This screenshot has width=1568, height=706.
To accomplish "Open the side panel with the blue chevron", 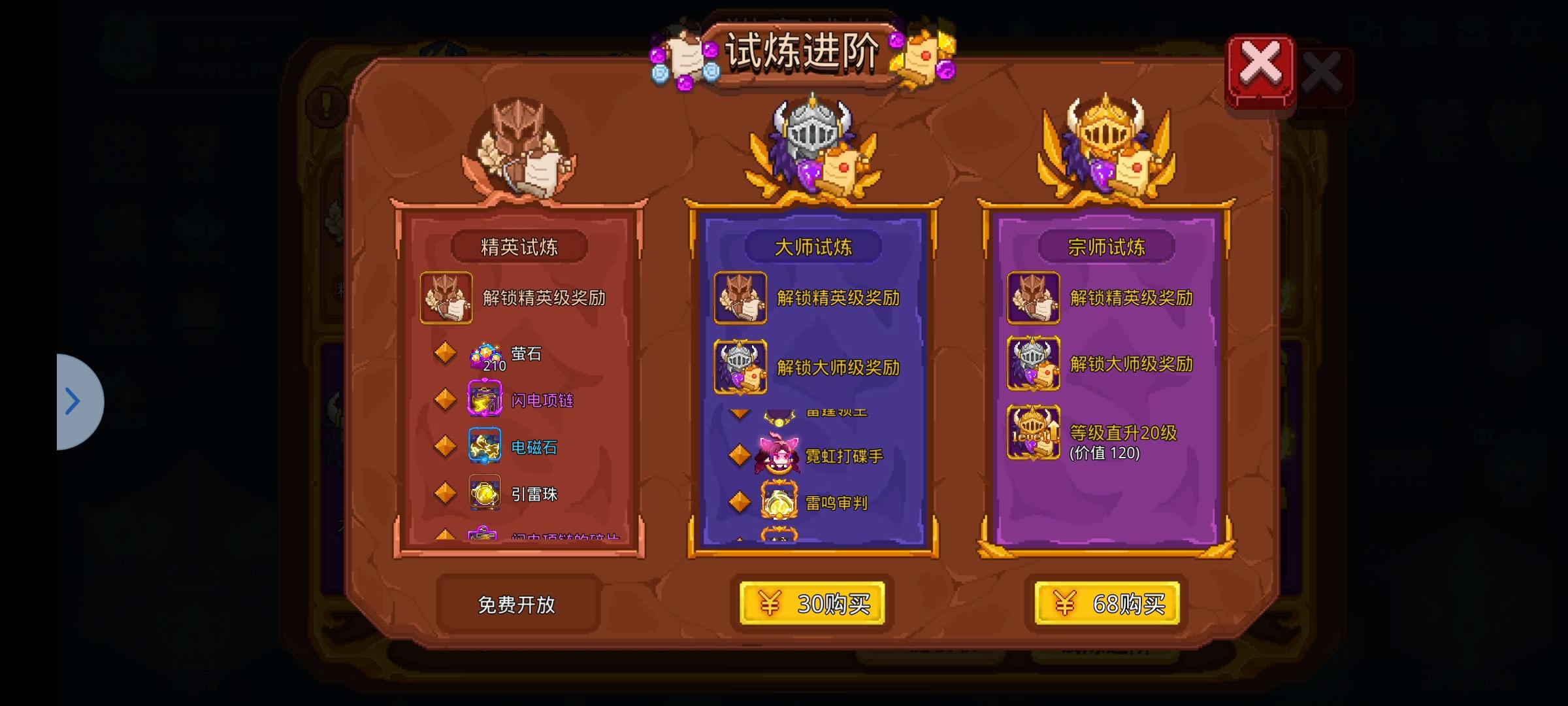I will click(x=72, y=401).
